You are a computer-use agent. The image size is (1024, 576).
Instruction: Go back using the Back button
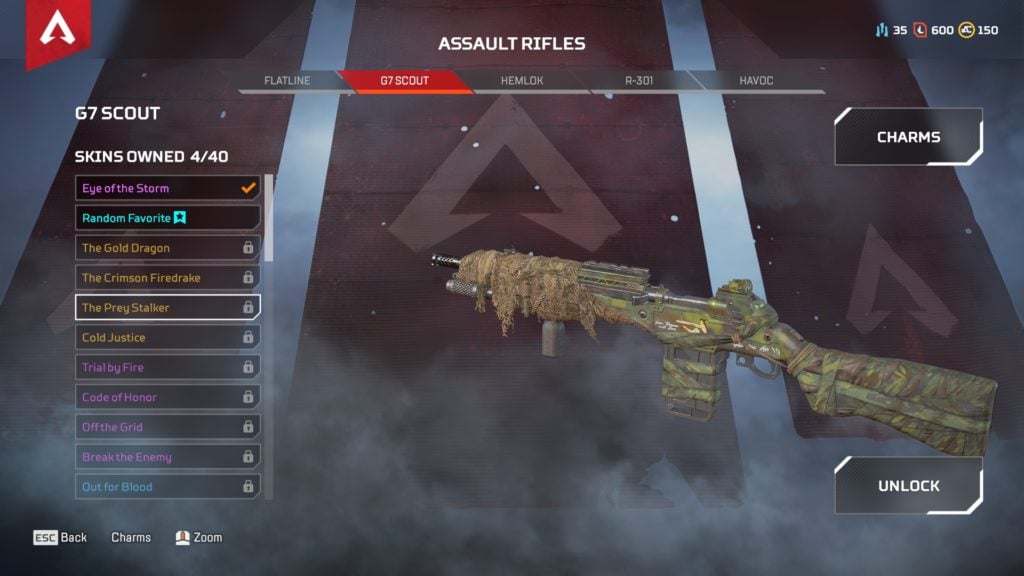pyautogui.click(x=61, y=538)
